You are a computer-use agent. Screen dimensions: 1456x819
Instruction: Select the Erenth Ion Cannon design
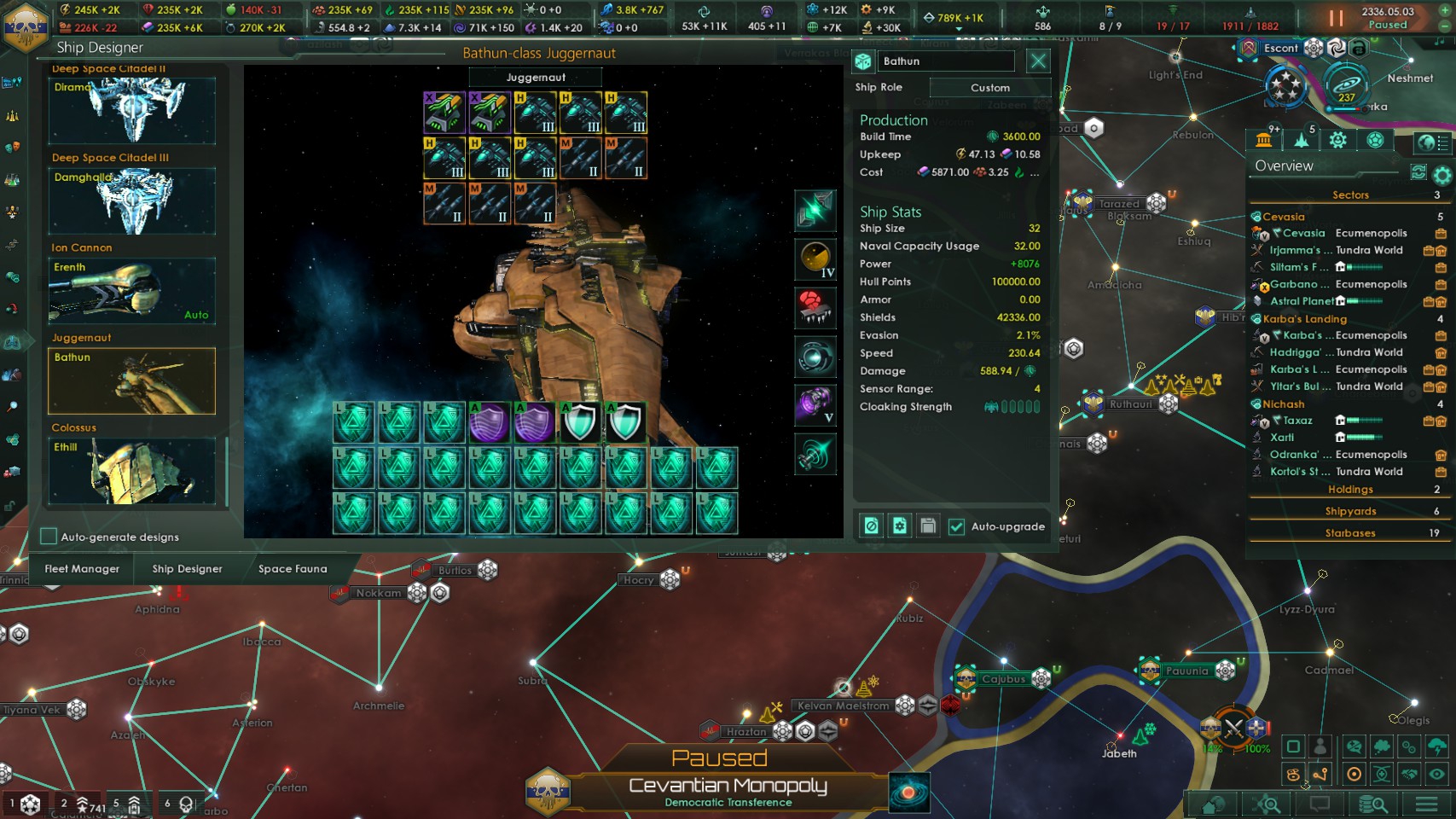coord(131,291)
